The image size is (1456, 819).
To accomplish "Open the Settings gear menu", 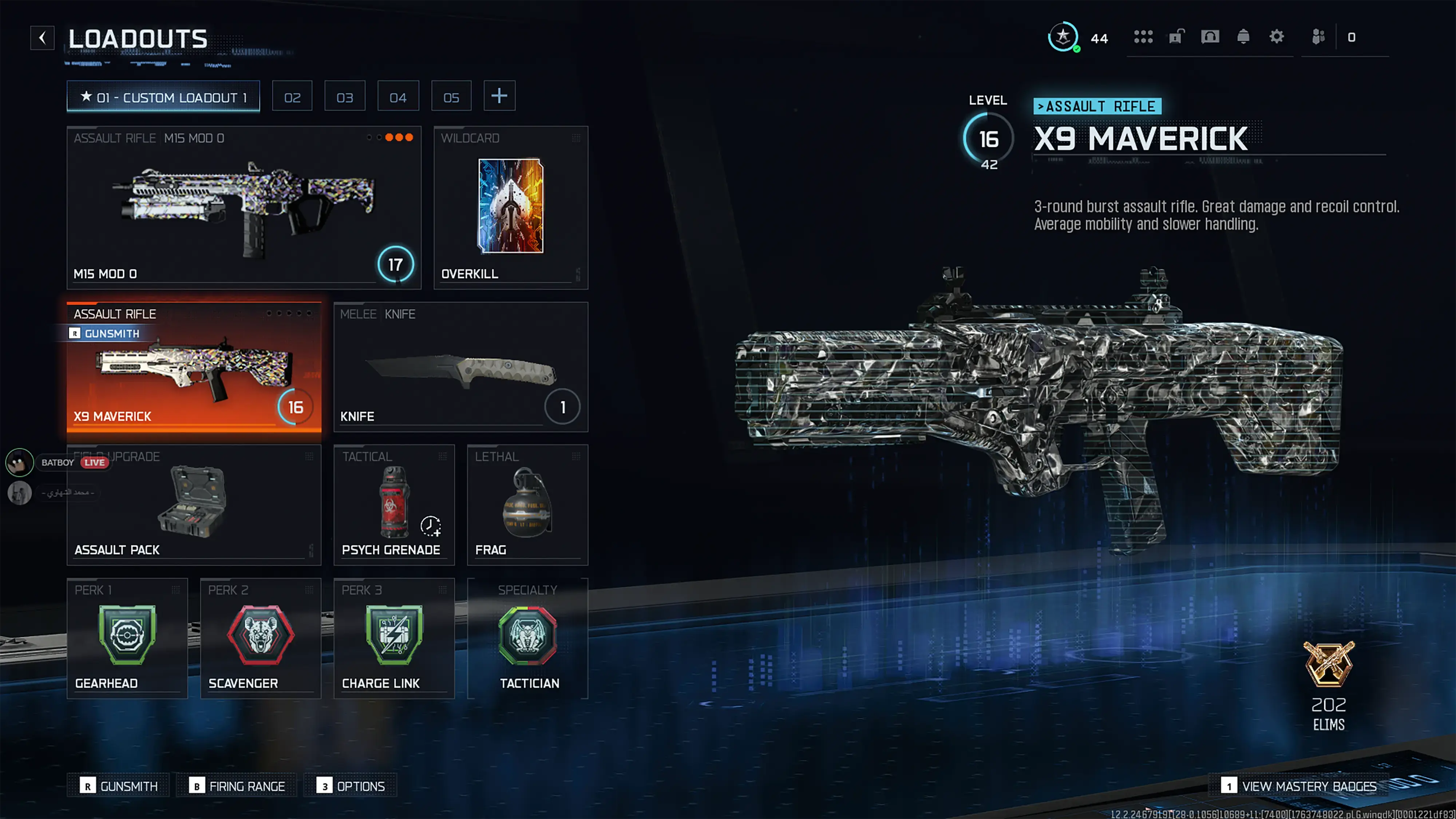I will pyautogui.click(x=1277, y=37).
